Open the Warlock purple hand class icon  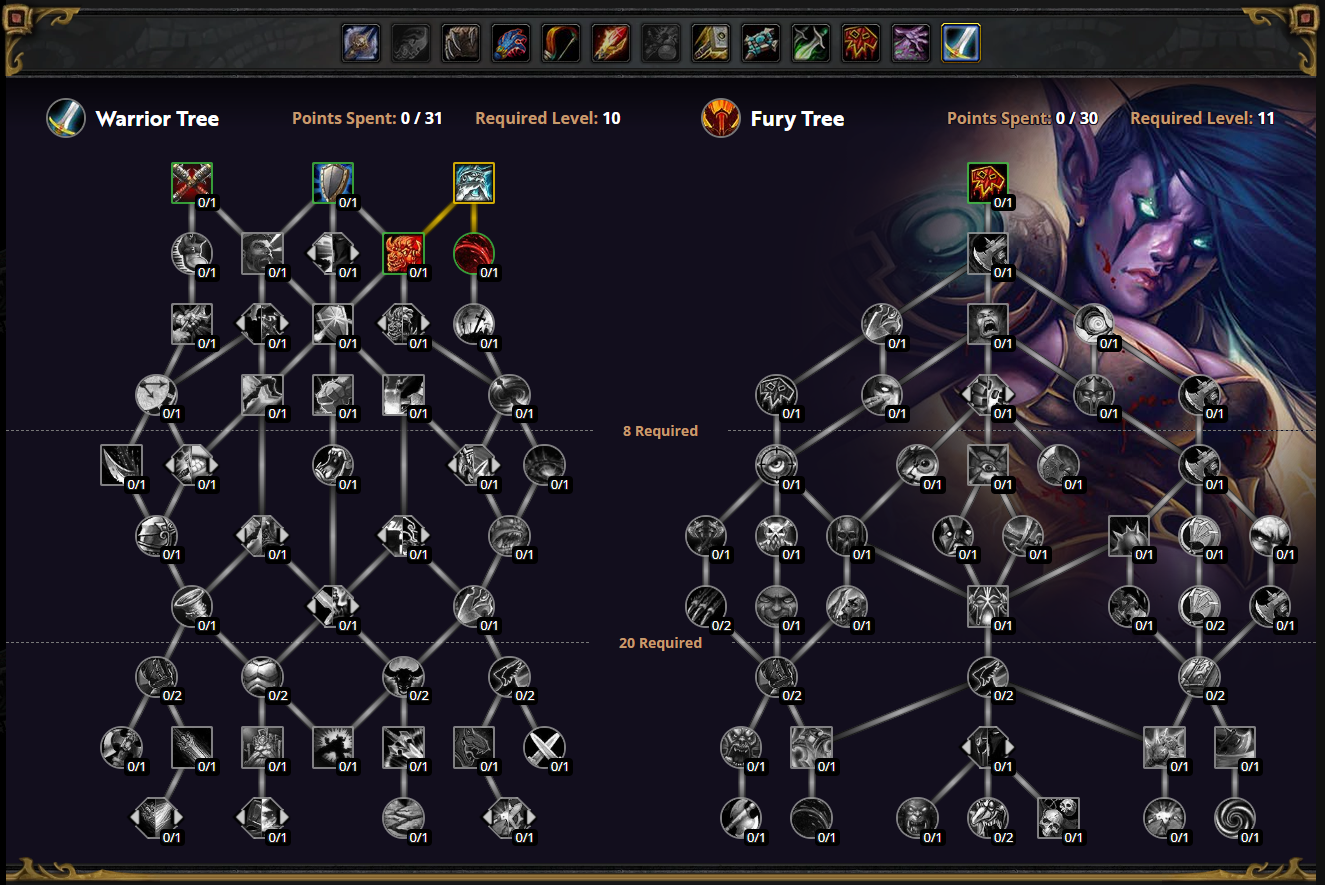click(x=911, y=43)
